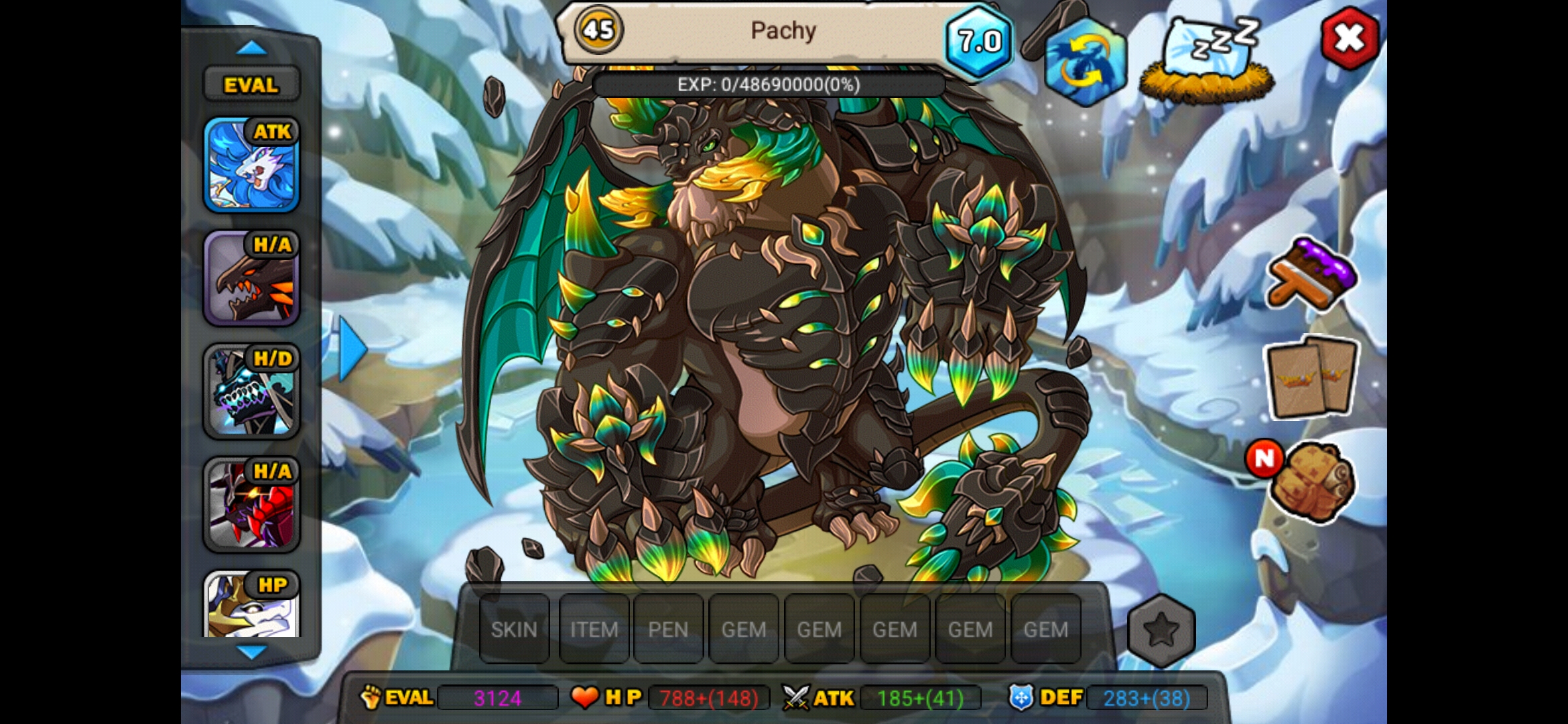Image resolution: width=1568 pixels, height=724 pixels.
Task: Tap the 7.0 grade hexagon badge
Action: tap(979, 42)
